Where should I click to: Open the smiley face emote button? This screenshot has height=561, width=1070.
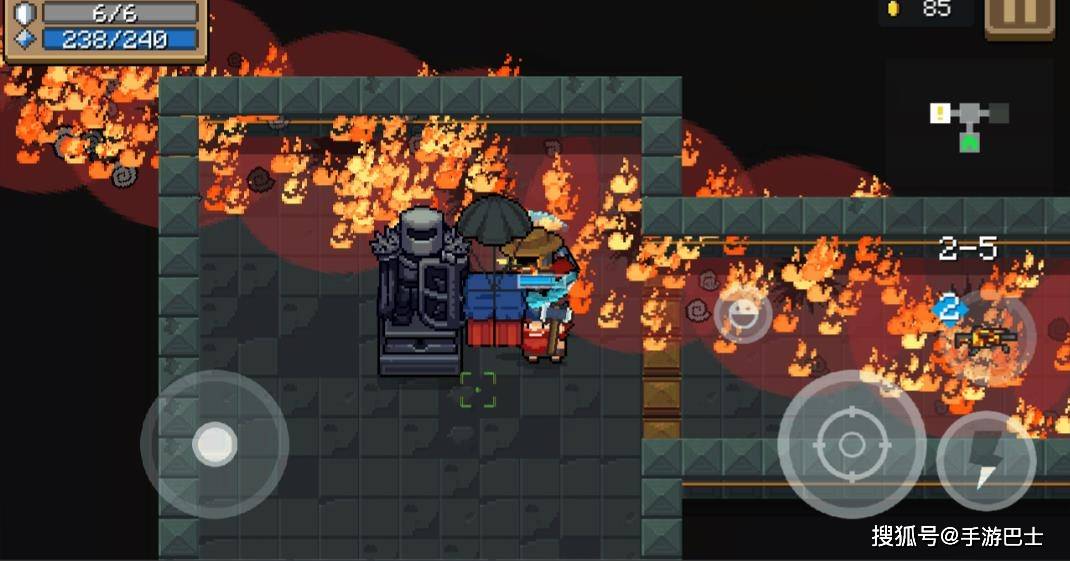[x=743, y=315]
